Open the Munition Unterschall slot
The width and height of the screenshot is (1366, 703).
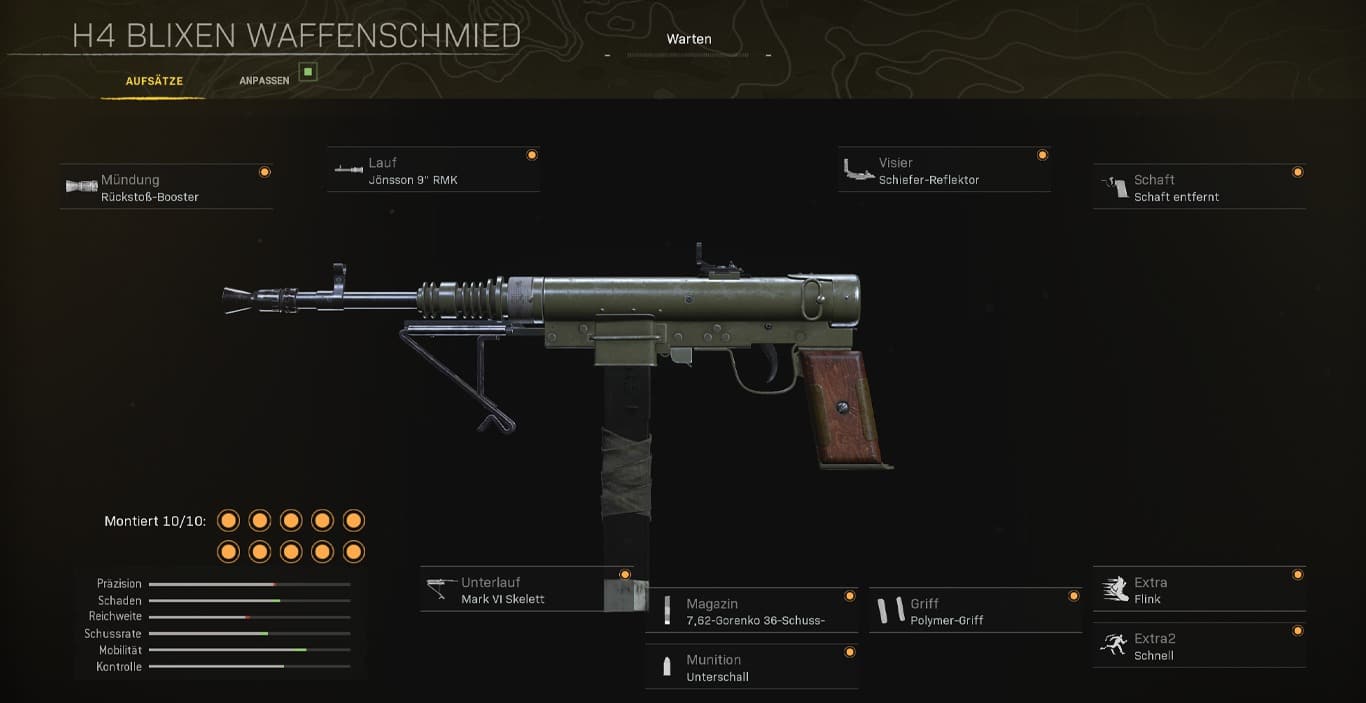point(752,667)
